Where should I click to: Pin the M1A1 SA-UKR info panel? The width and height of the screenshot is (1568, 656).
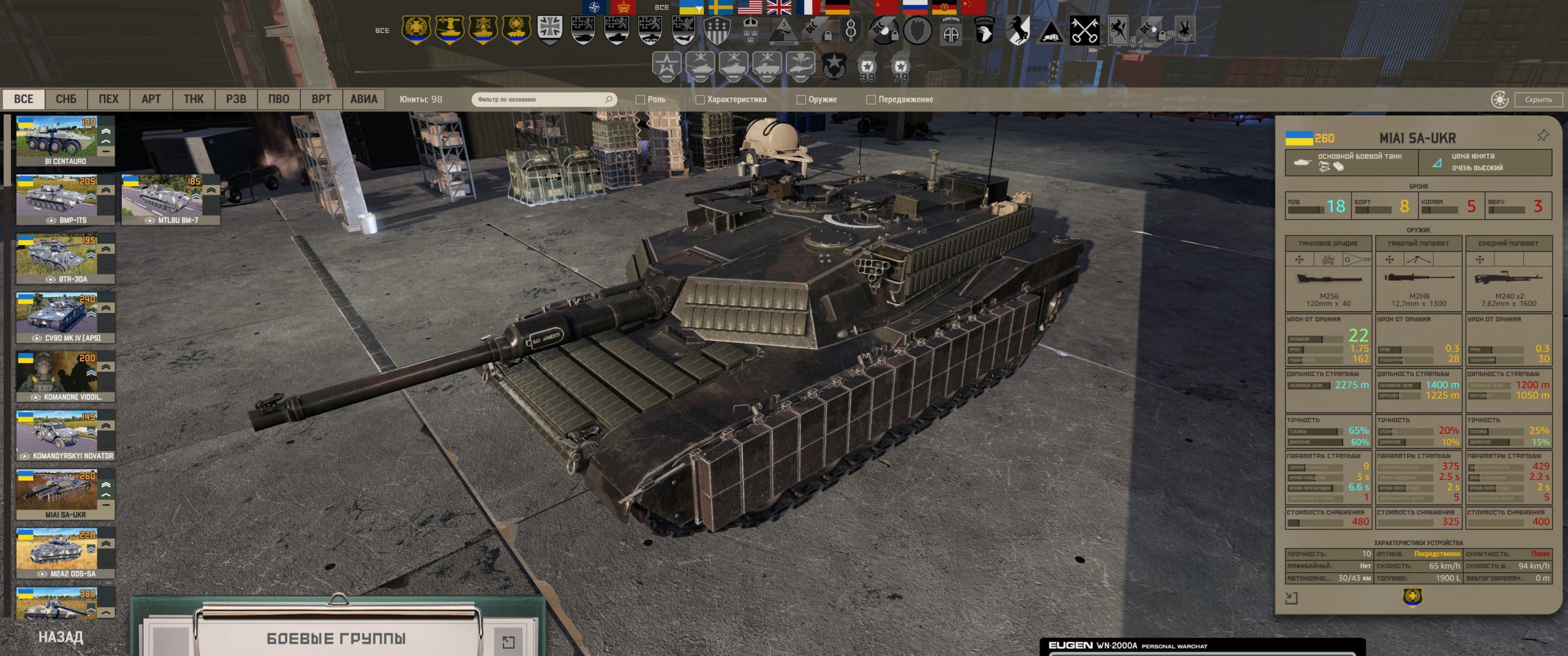click(1542, 135)
